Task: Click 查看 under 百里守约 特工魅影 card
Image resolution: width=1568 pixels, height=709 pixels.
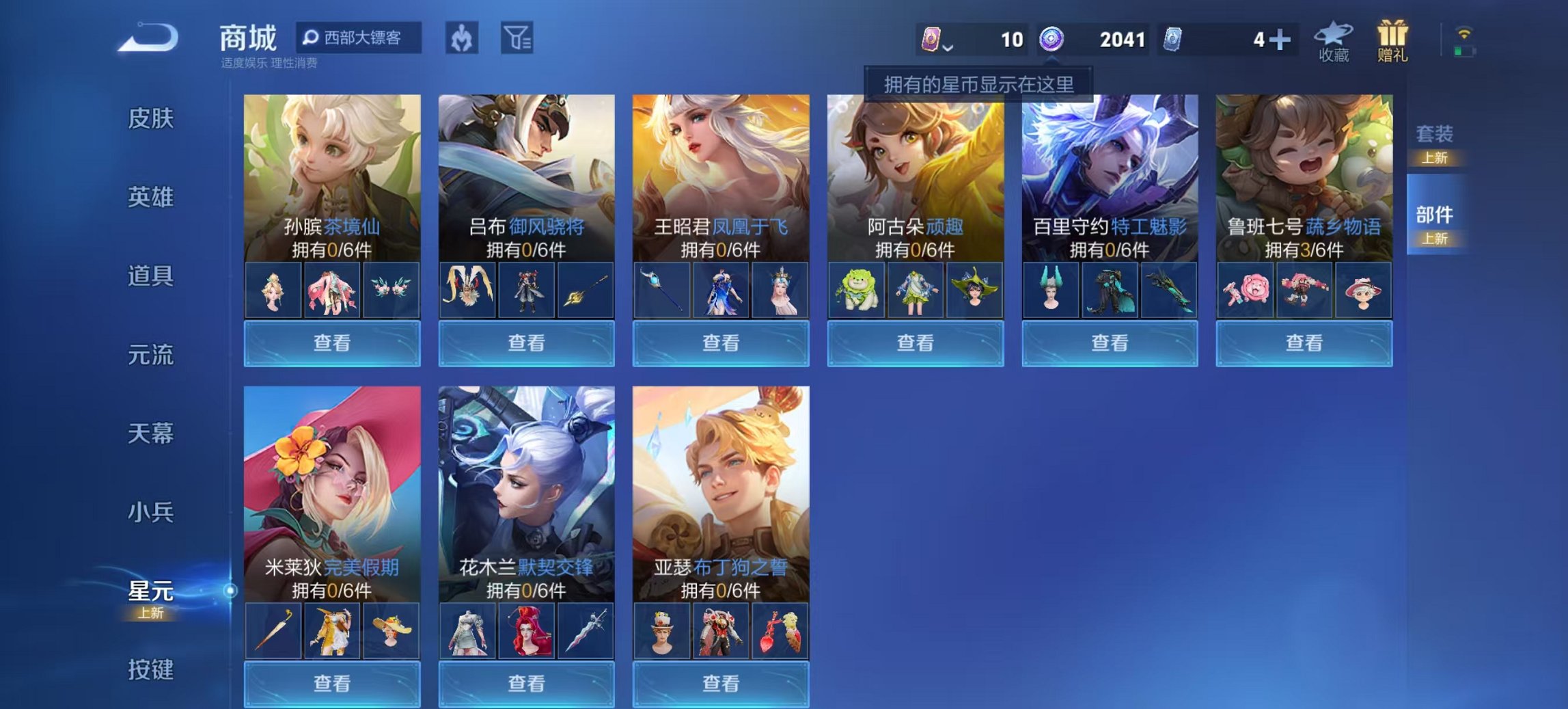Action: point(1110,343)
